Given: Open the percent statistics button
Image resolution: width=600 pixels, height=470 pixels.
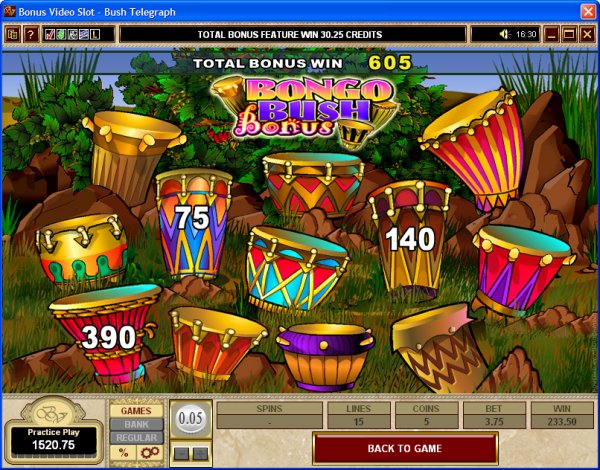Looking at the screenshot, I should (124, 453).
